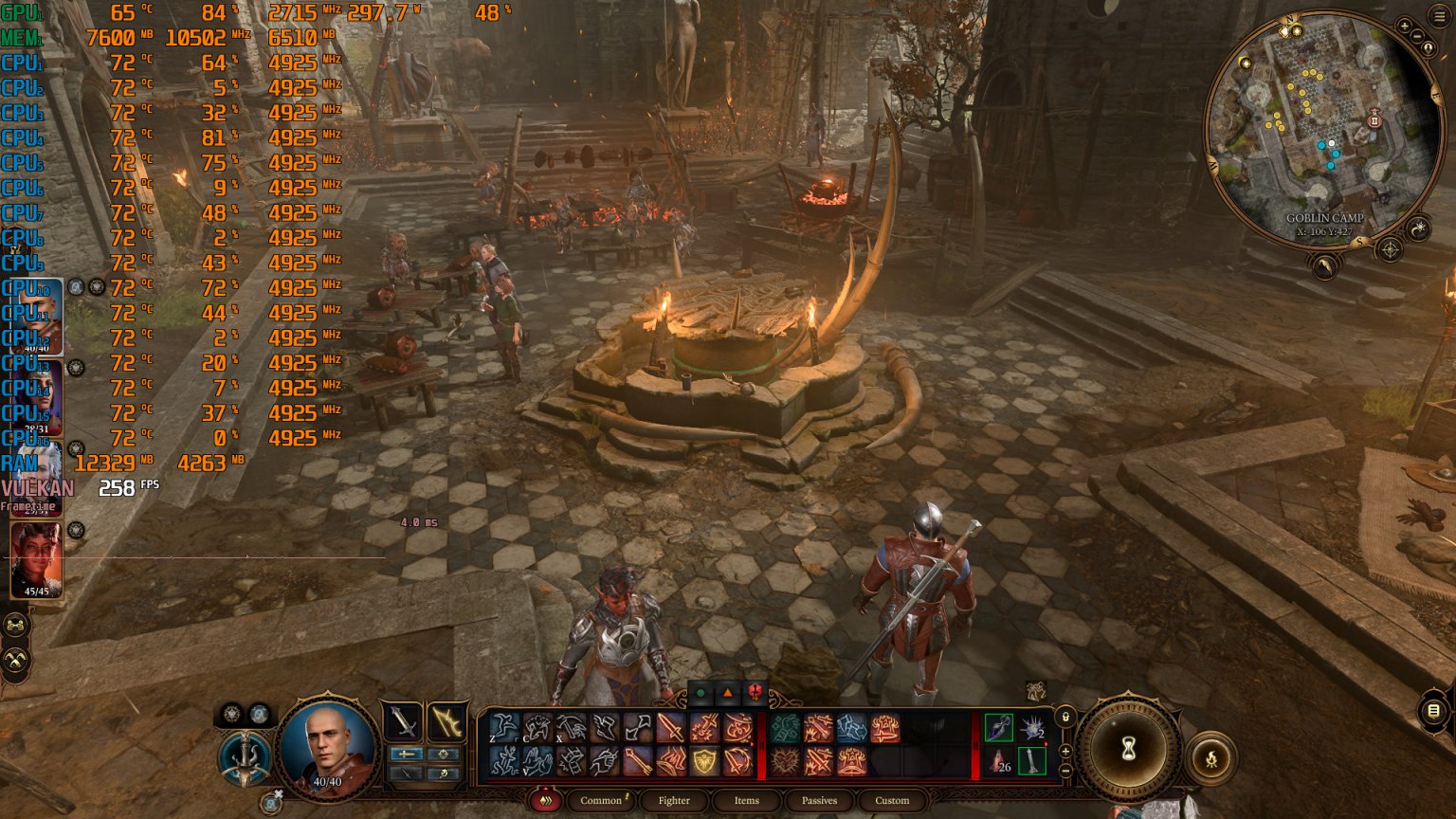Remove a hotbar row with minus button

[1066, 769]
